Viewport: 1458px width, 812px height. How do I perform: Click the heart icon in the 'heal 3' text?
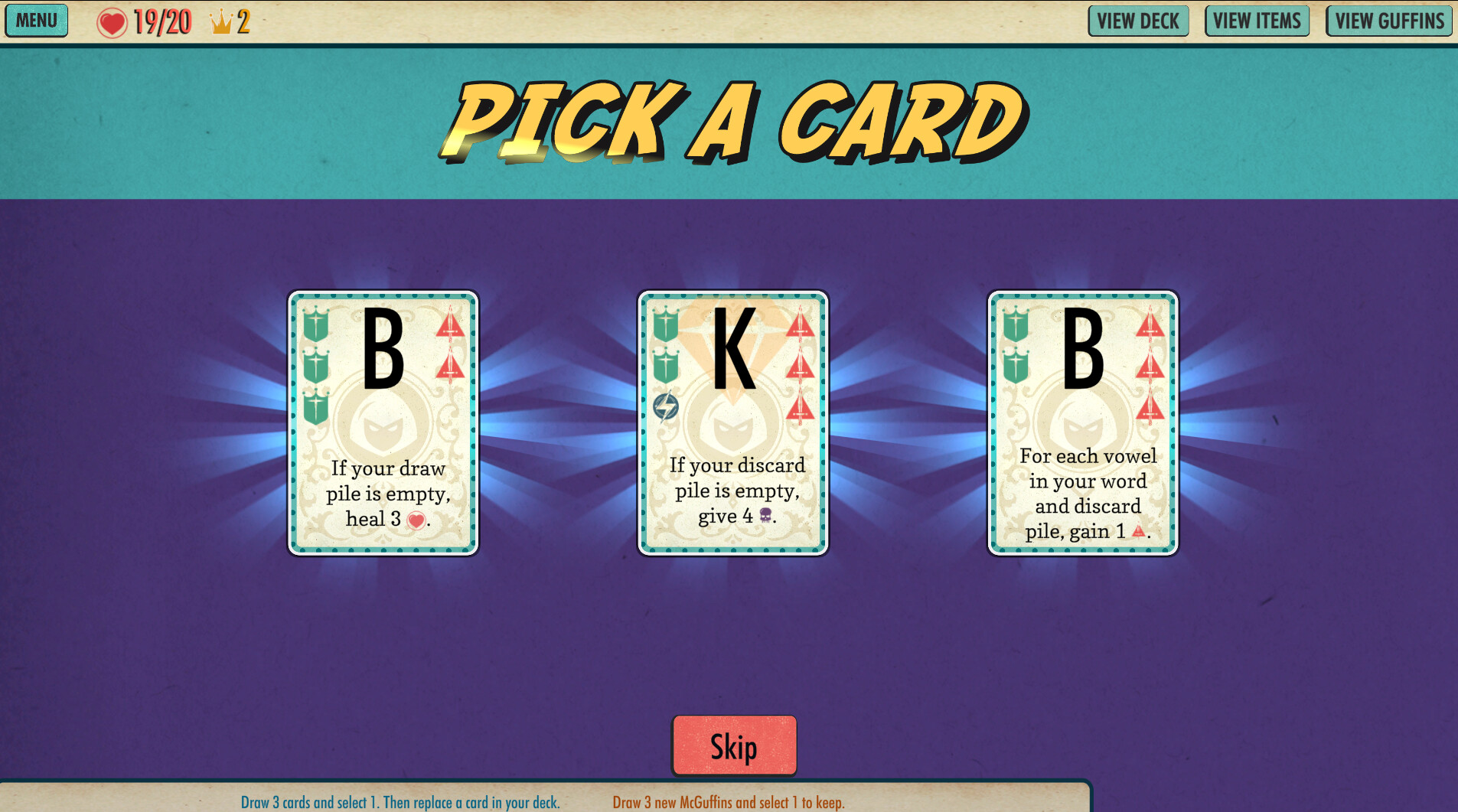[416, 519]
